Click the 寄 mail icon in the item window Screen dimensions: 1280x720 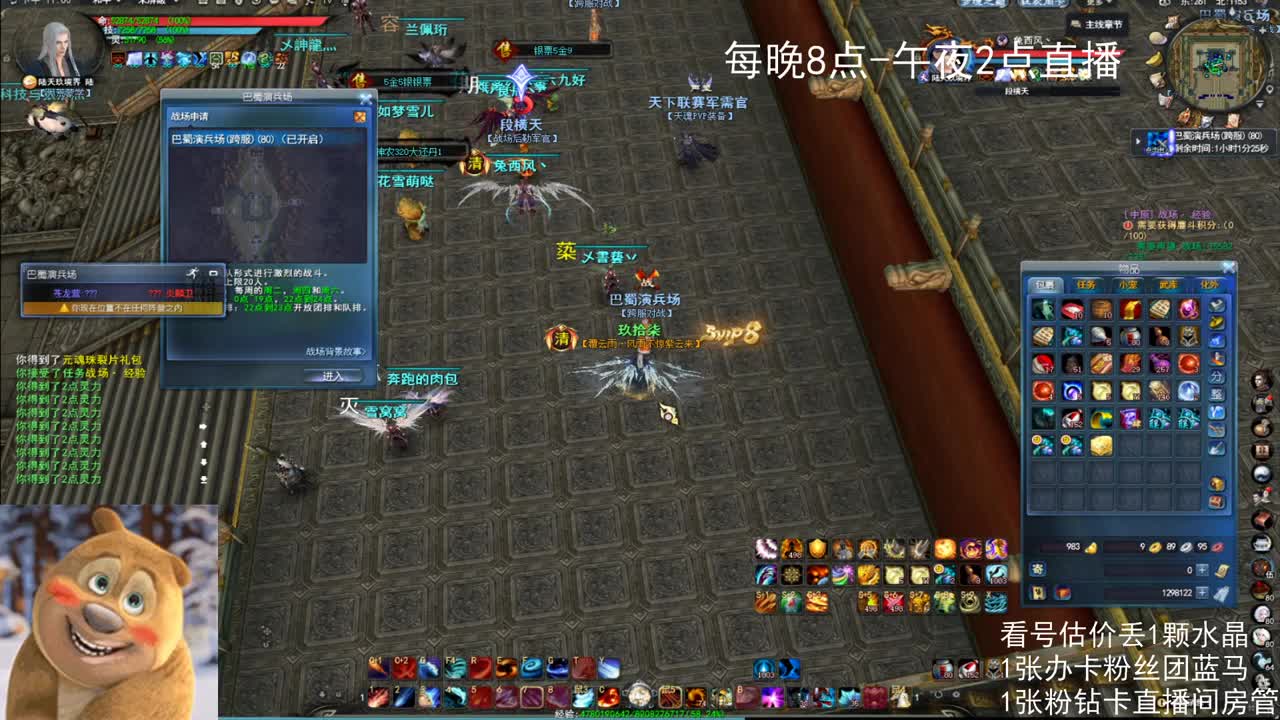[1037, 569]
